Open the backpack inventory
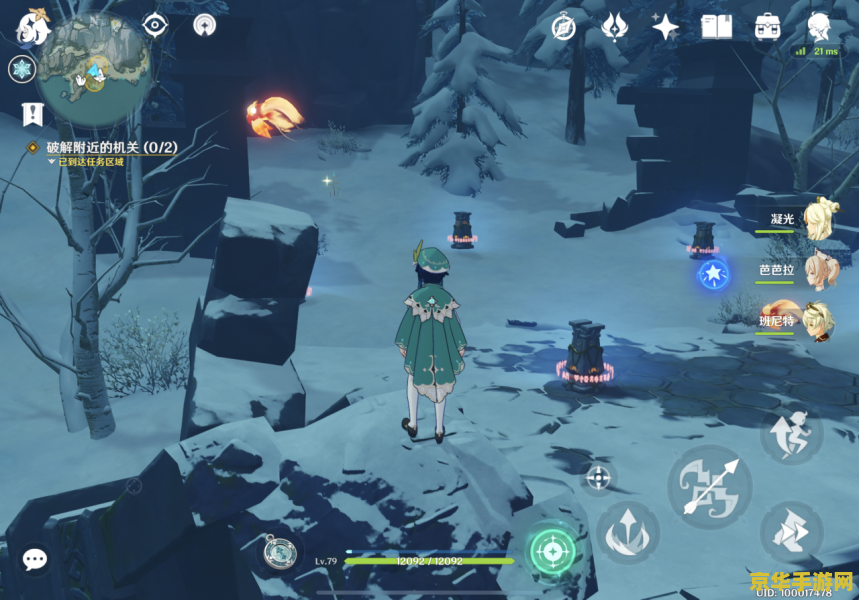 pyautogui.click(x=768, y=26)
